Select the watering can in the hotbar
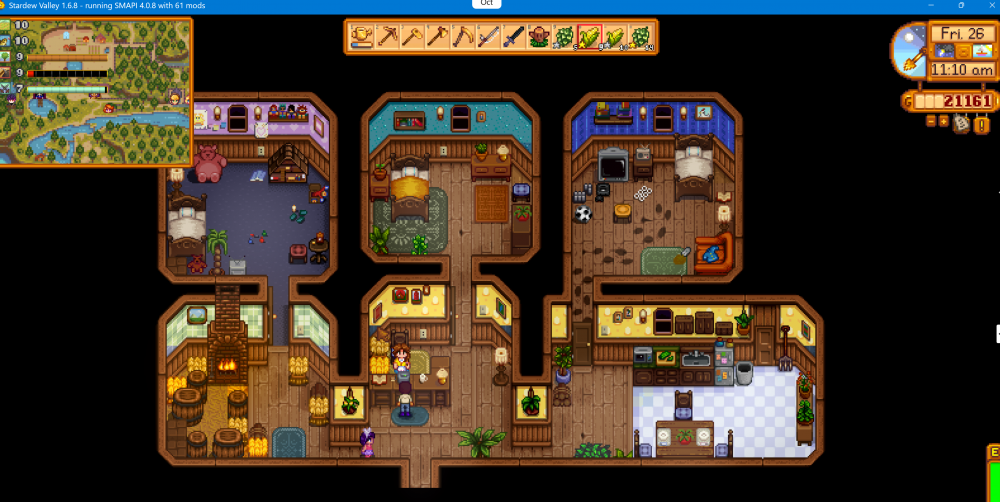Viewport: 1000px width, 502px height. [362, 38]
